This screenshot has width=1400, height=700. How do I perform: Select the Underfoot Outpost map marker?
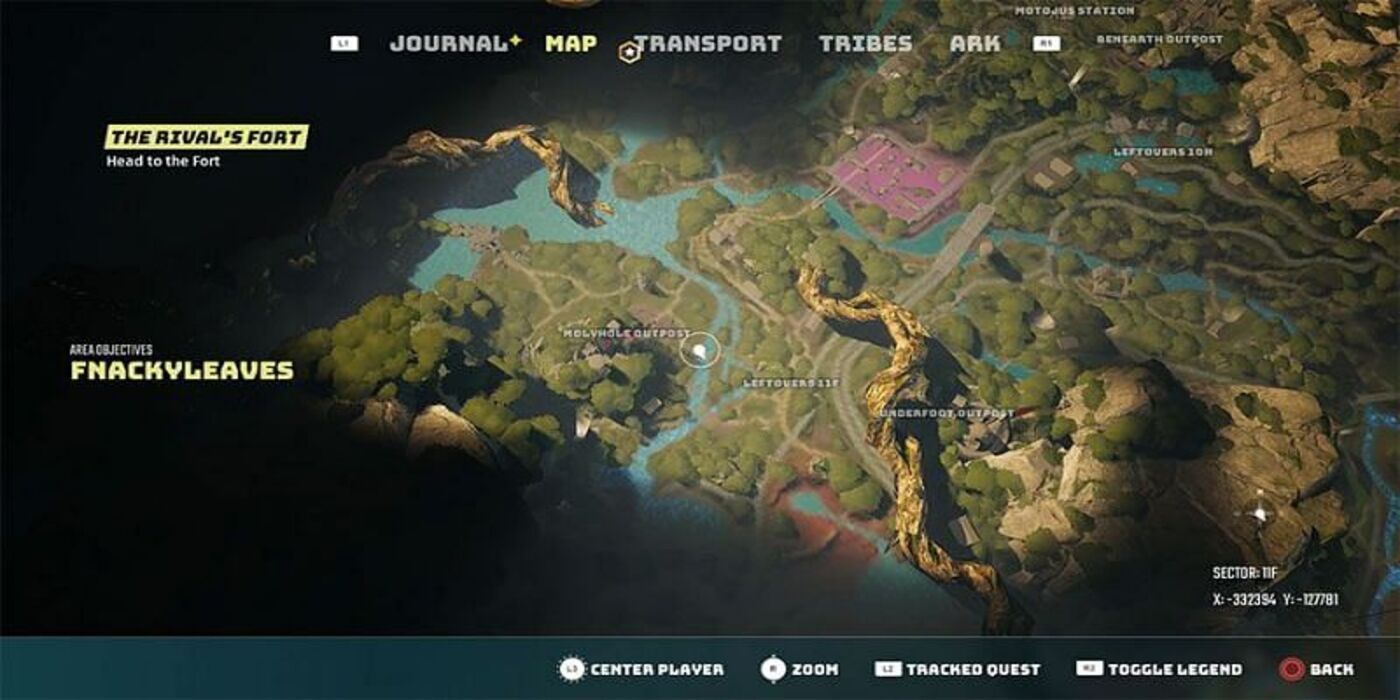point(946,413)
